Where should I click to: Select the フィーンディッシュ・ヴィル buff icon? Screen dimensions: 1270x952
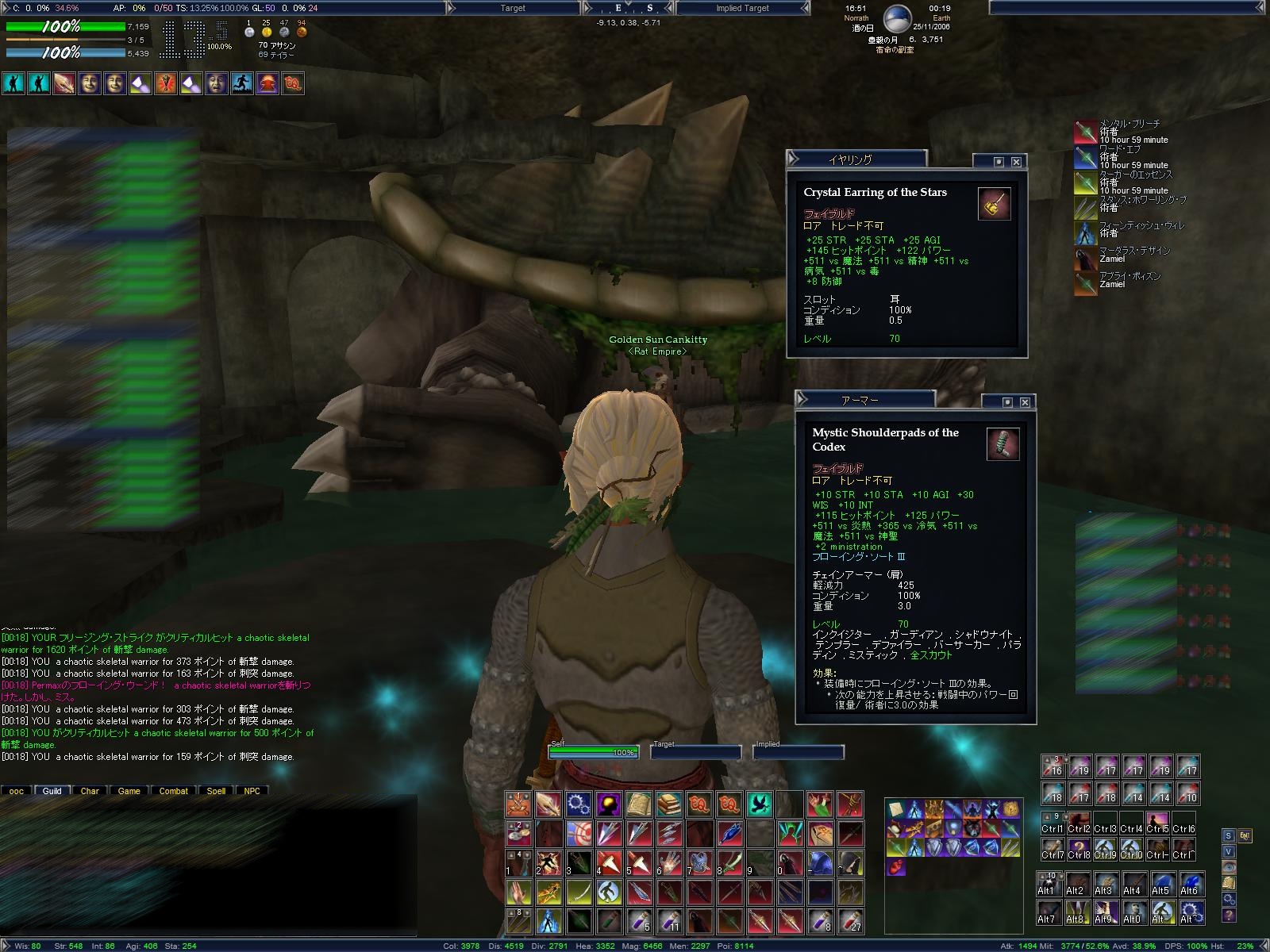[1086, 233]
